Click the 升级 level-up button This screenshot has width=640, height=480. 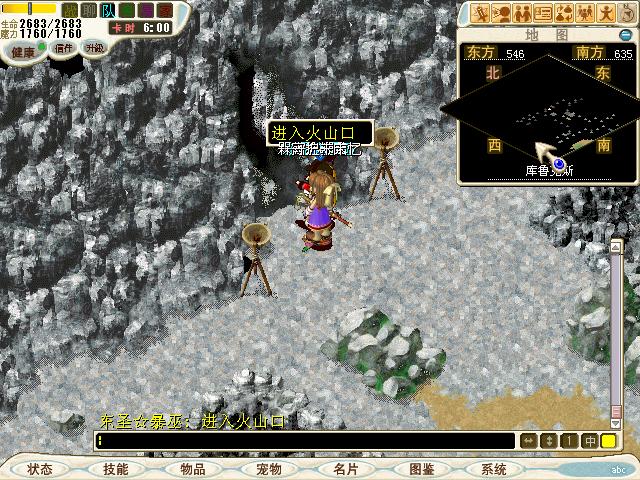click(94, 47)
